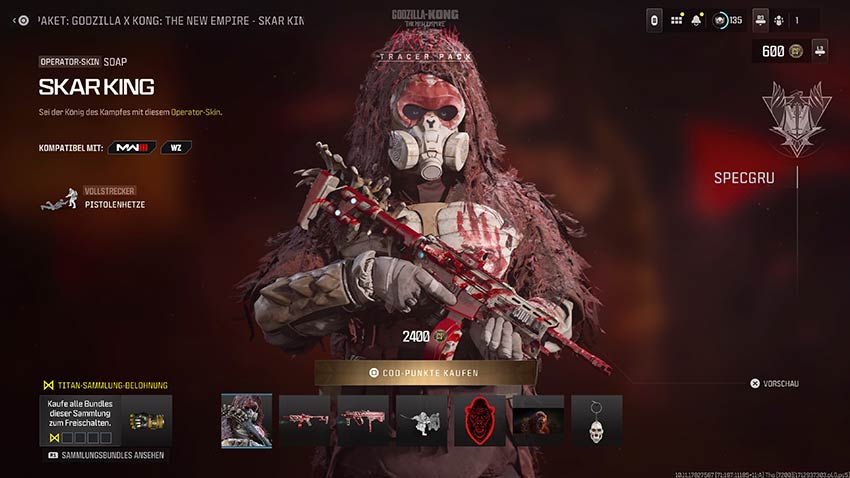
Task: Go back using the top-left back arrow
Action: coord(22,20)
